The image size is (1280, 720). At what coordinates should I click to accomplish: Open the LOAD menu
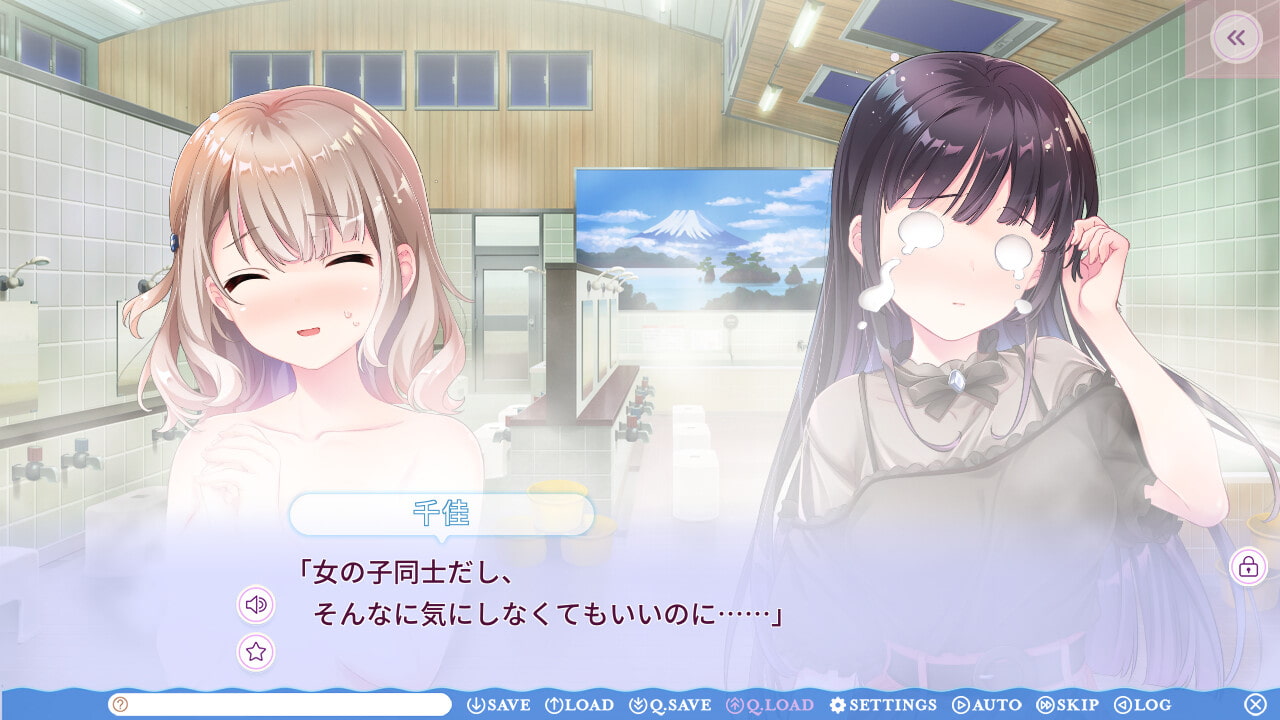pos(579,705)
